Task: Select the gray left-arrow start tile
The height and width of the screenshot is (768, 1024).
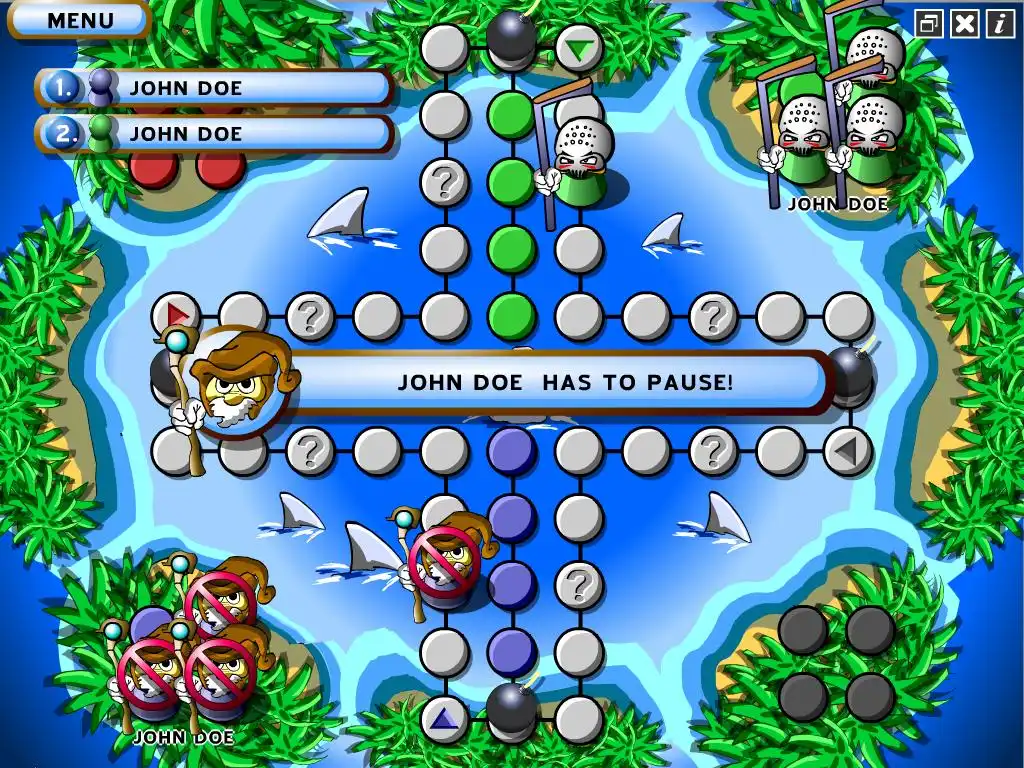Action: tap(847, 451)
